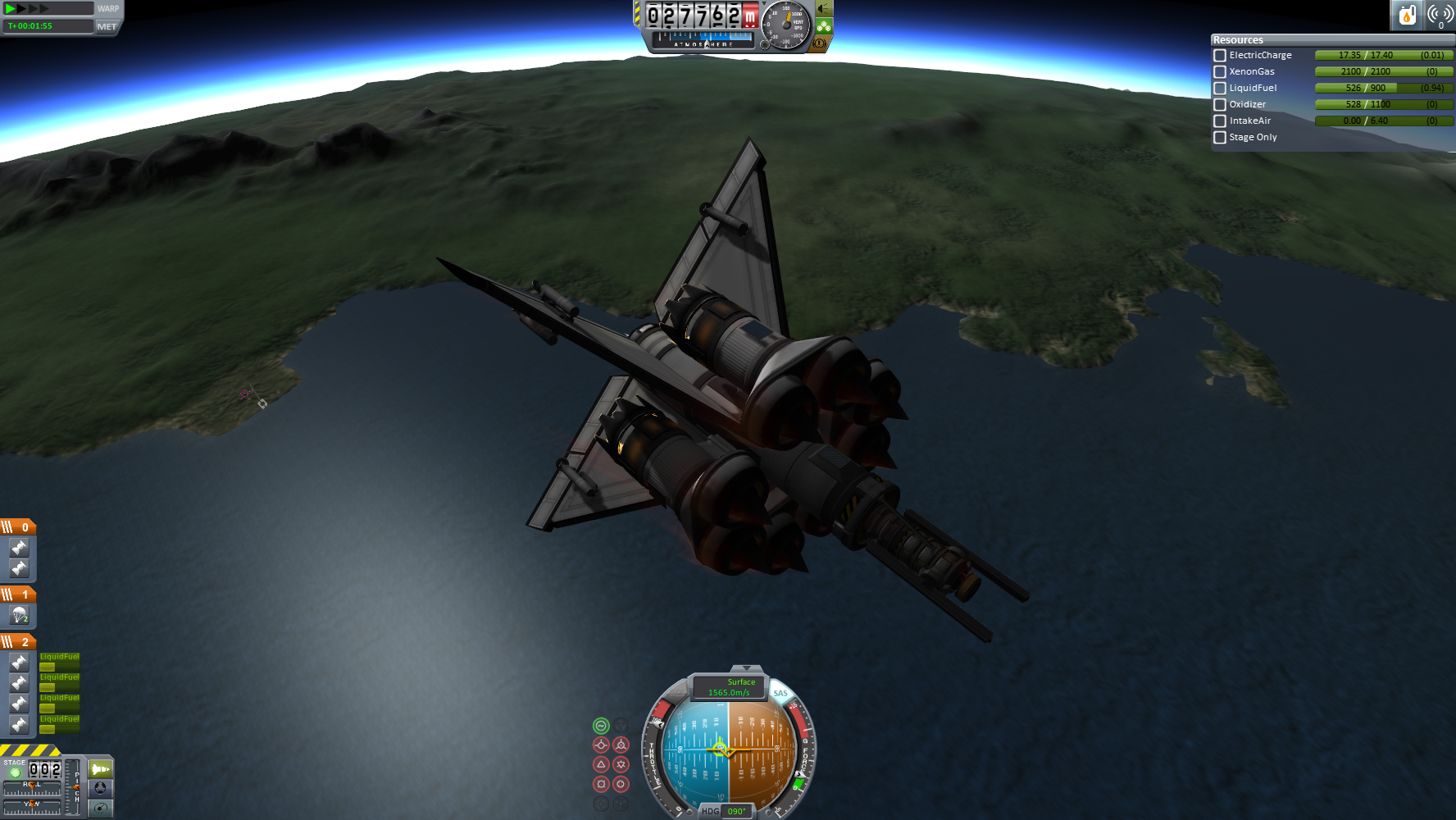Toggle the Oxidizer resource checkbox
The height and width of the screenshot is (820, 1456).
[x=1220, y=105]
